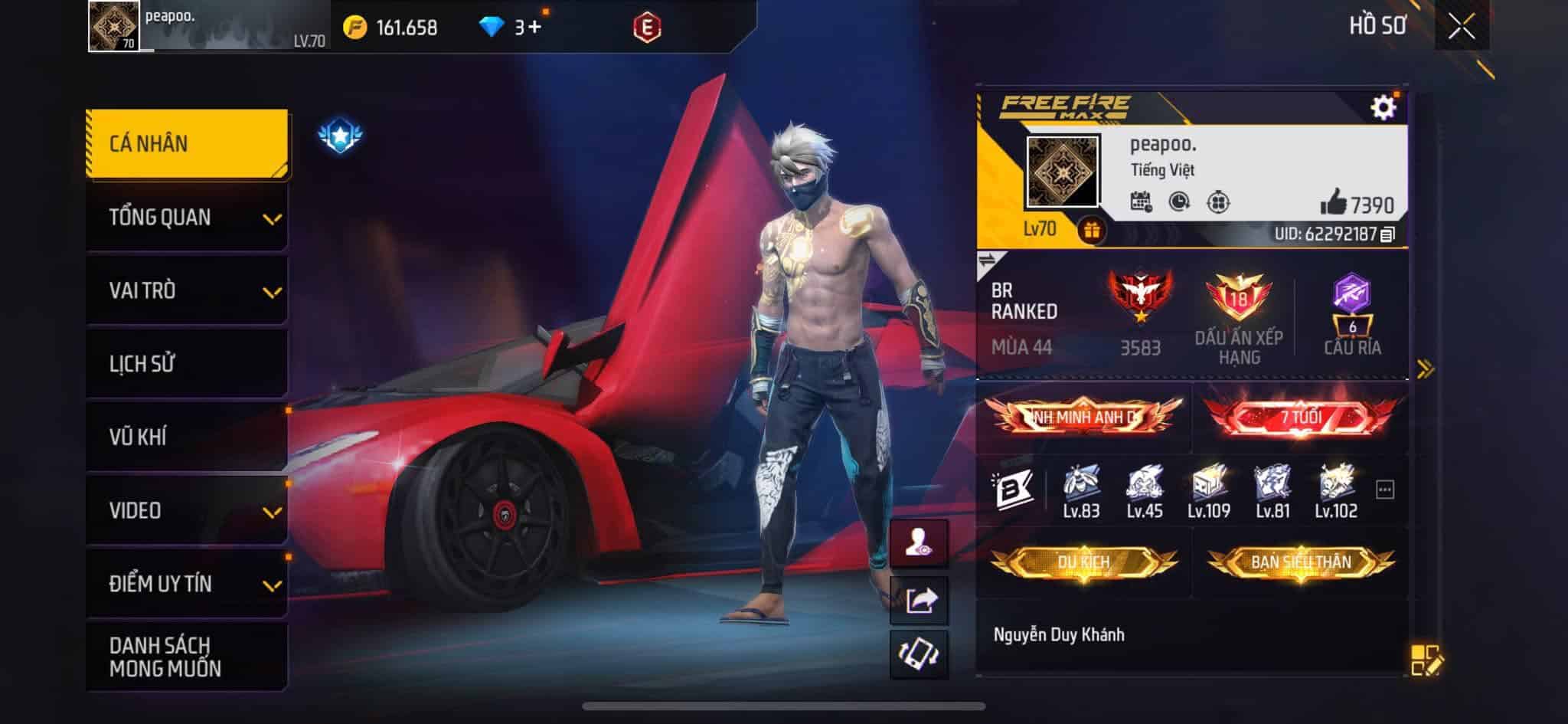This screenshot has width=1568, height=724.
Task: Expand the side panel with yellow arrows
Action: (1425, 370)
